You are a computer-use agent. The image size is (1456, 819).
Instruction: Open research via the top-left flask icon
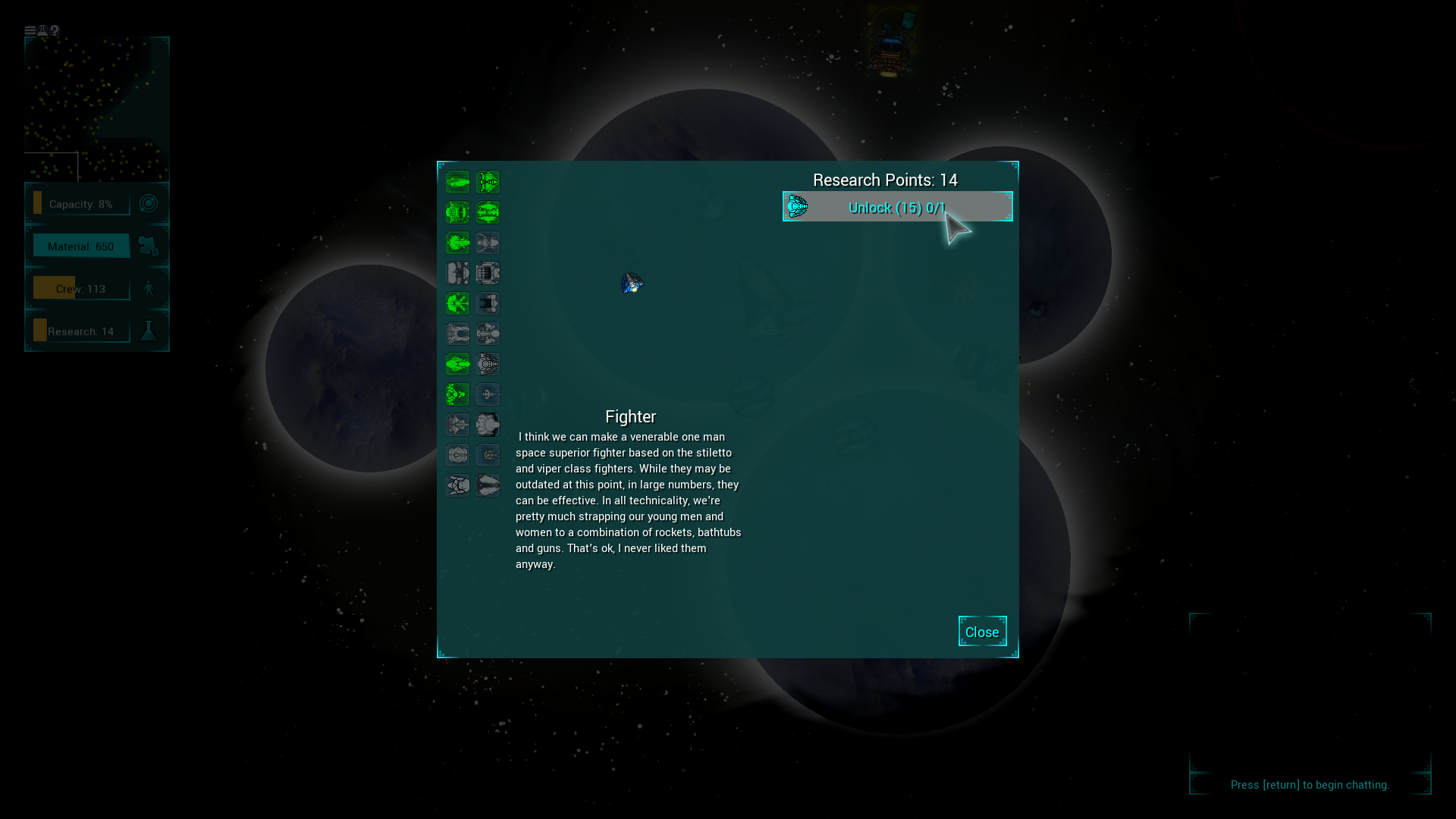[42, 31]
